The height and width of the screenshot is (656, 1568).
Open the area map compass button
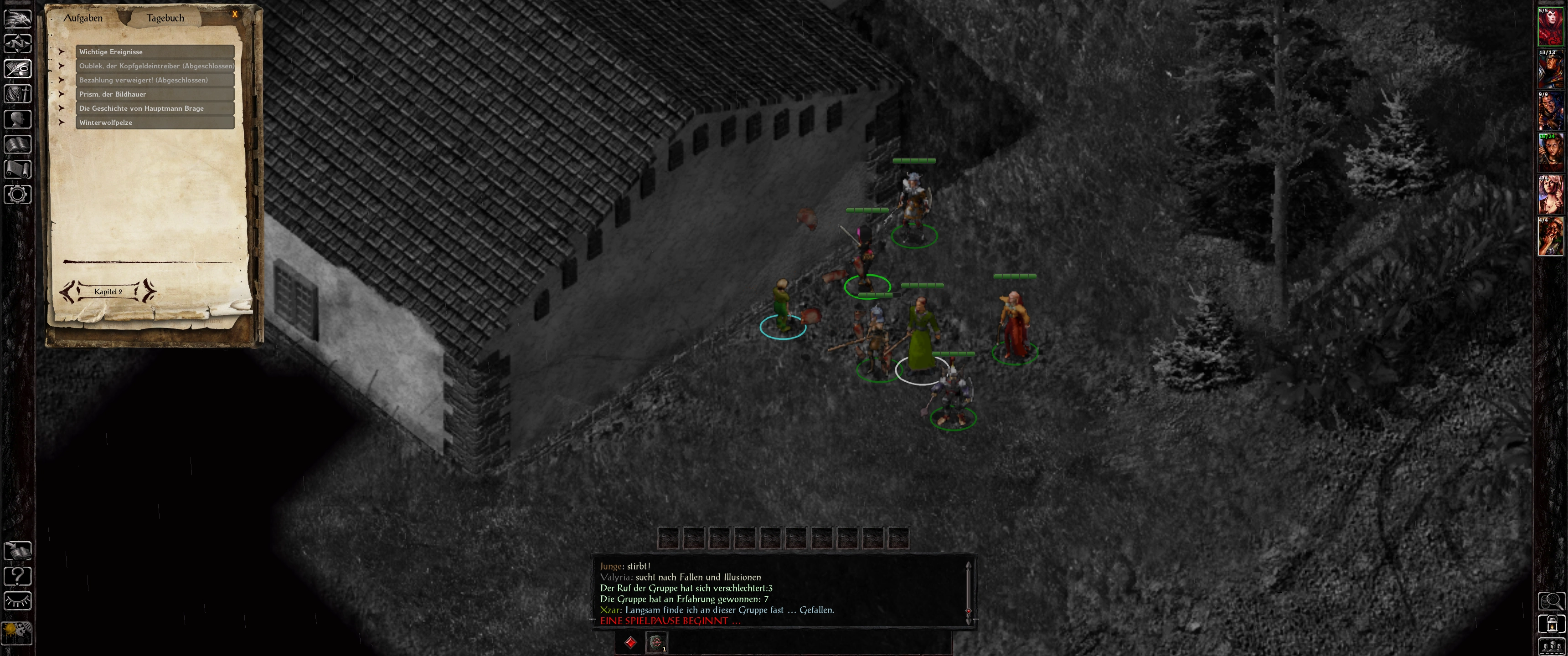(x=18, y=44)
